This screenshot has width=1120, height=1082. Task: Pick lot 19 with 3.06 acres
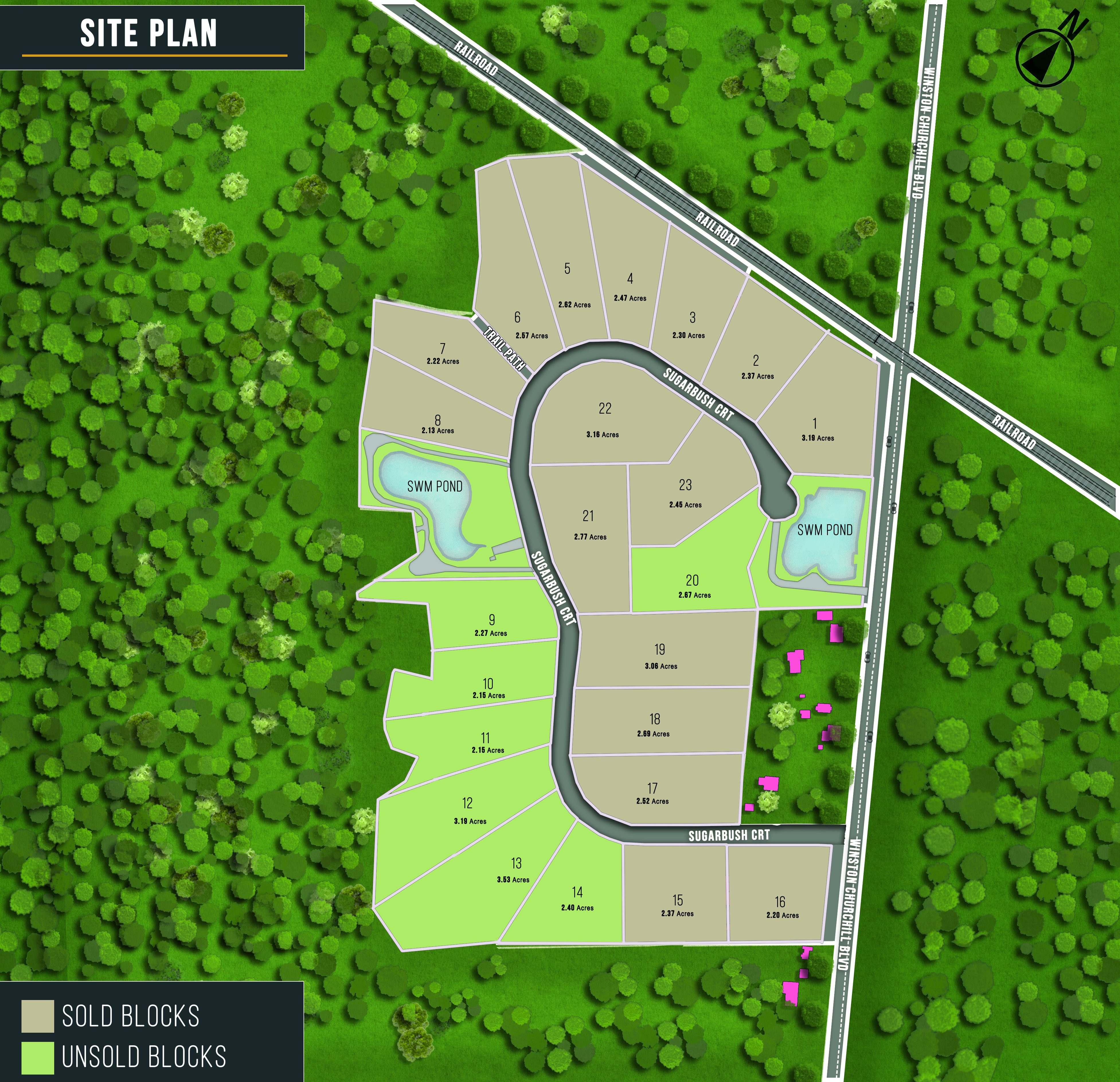click(660, 655)
